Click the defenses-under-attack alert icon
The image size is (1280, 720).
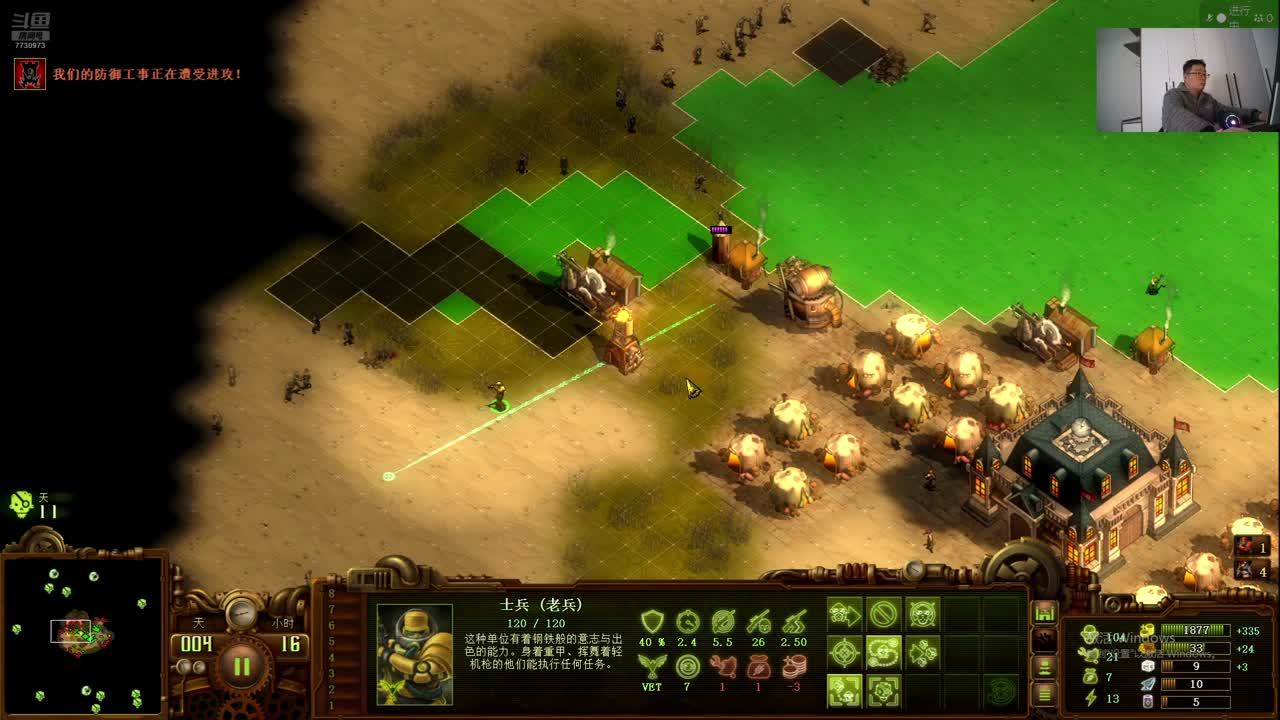pyautogui.click(x=29, y=74)
